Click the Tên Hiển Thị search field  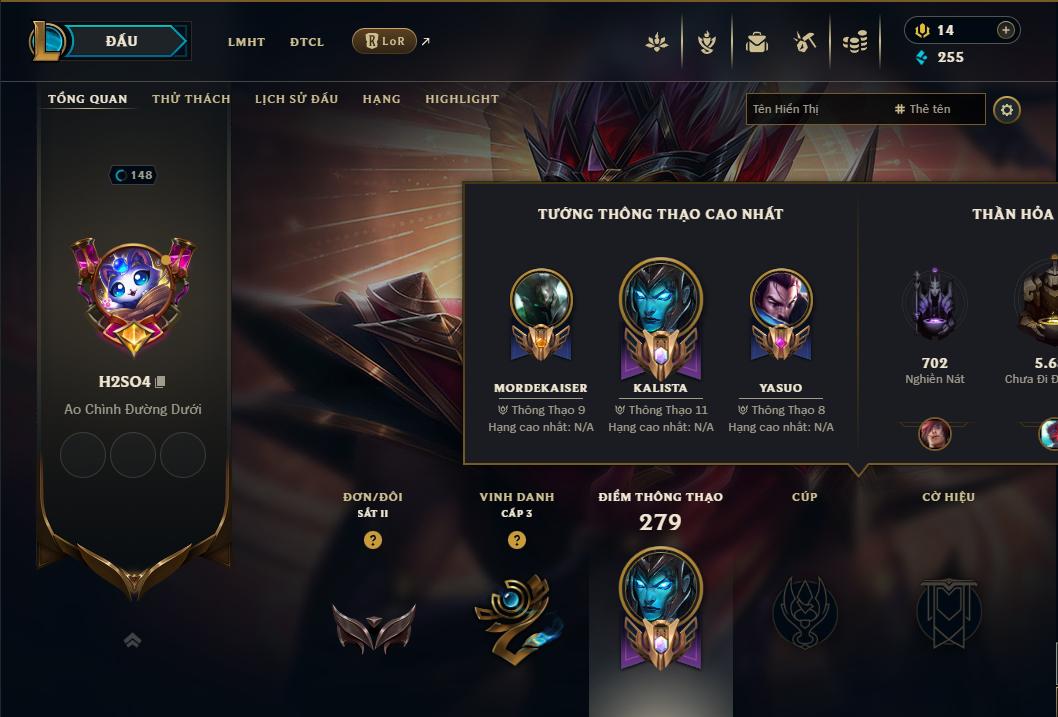pyautogui.click(x=815, y=109)
